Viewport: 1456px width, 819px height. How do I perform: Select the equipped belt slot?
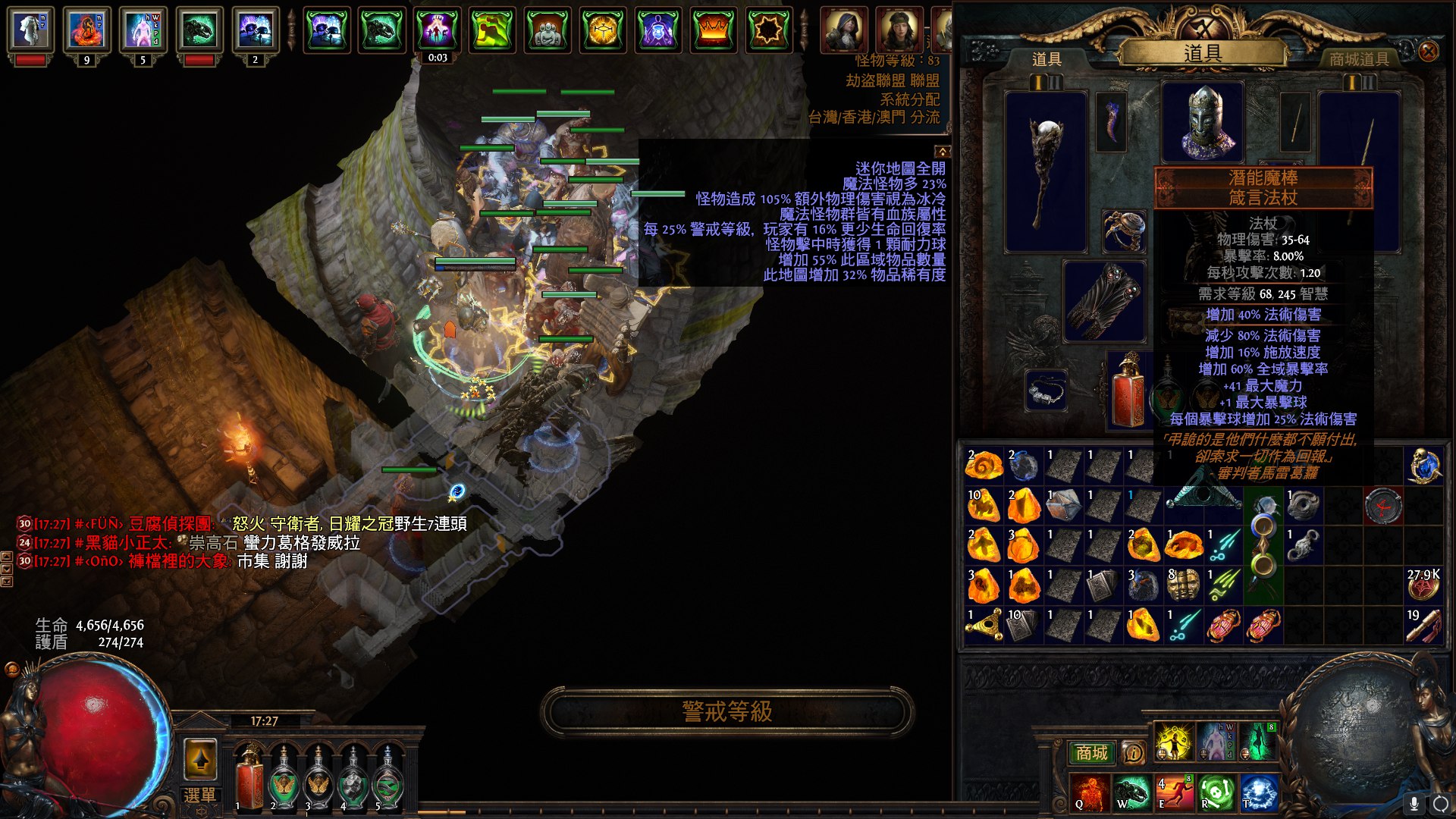(x=1046, y=391)
